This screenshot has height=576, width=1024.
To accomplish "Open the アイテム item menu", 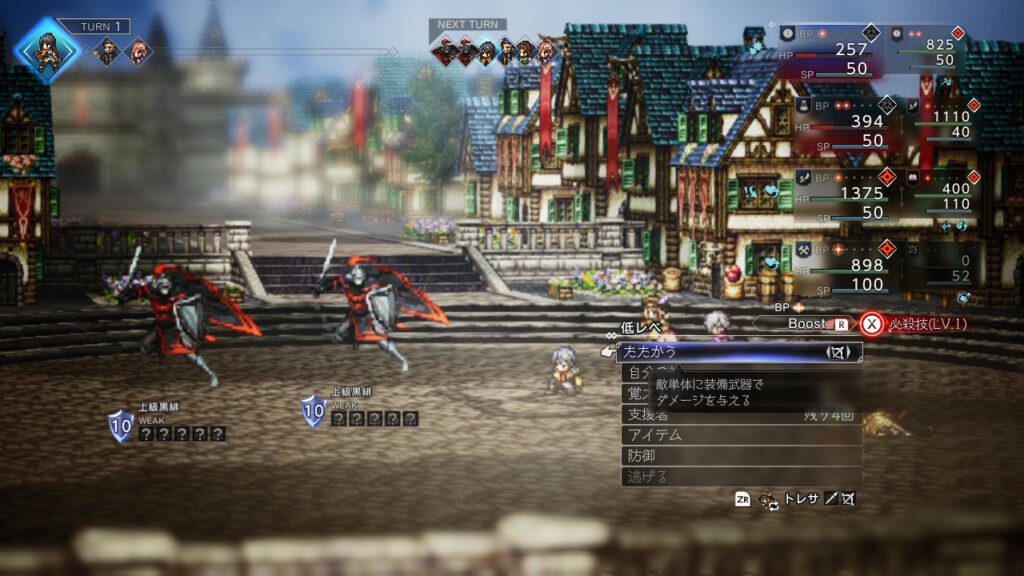I will point(740,435).
